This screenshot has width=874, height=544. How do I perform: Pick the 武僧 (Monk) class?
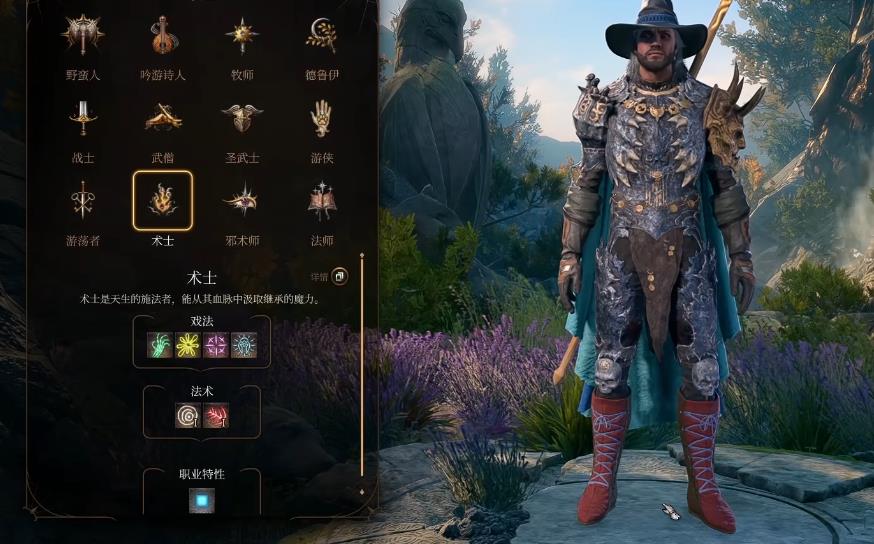[163, 119]
